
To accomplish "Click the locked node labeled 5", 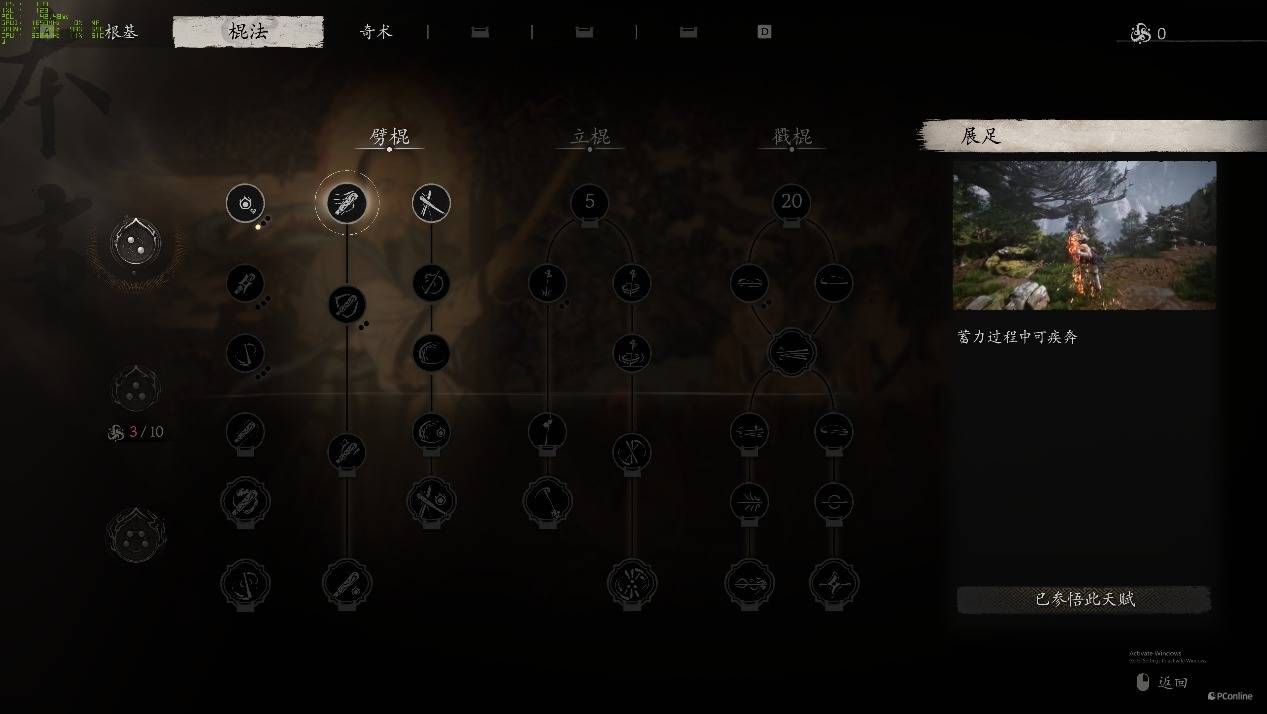I will tap(589, 203).
